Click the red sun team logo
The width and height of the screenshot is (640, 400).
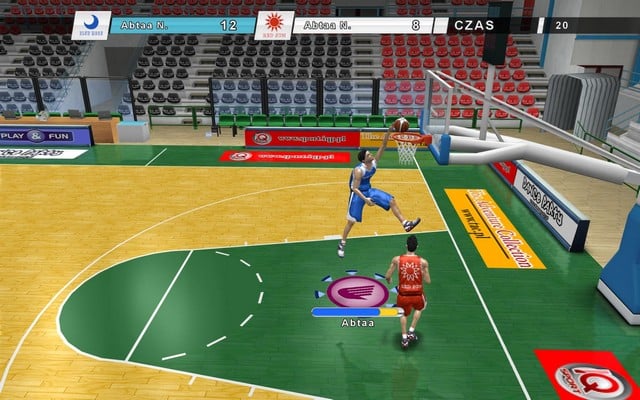272,22
